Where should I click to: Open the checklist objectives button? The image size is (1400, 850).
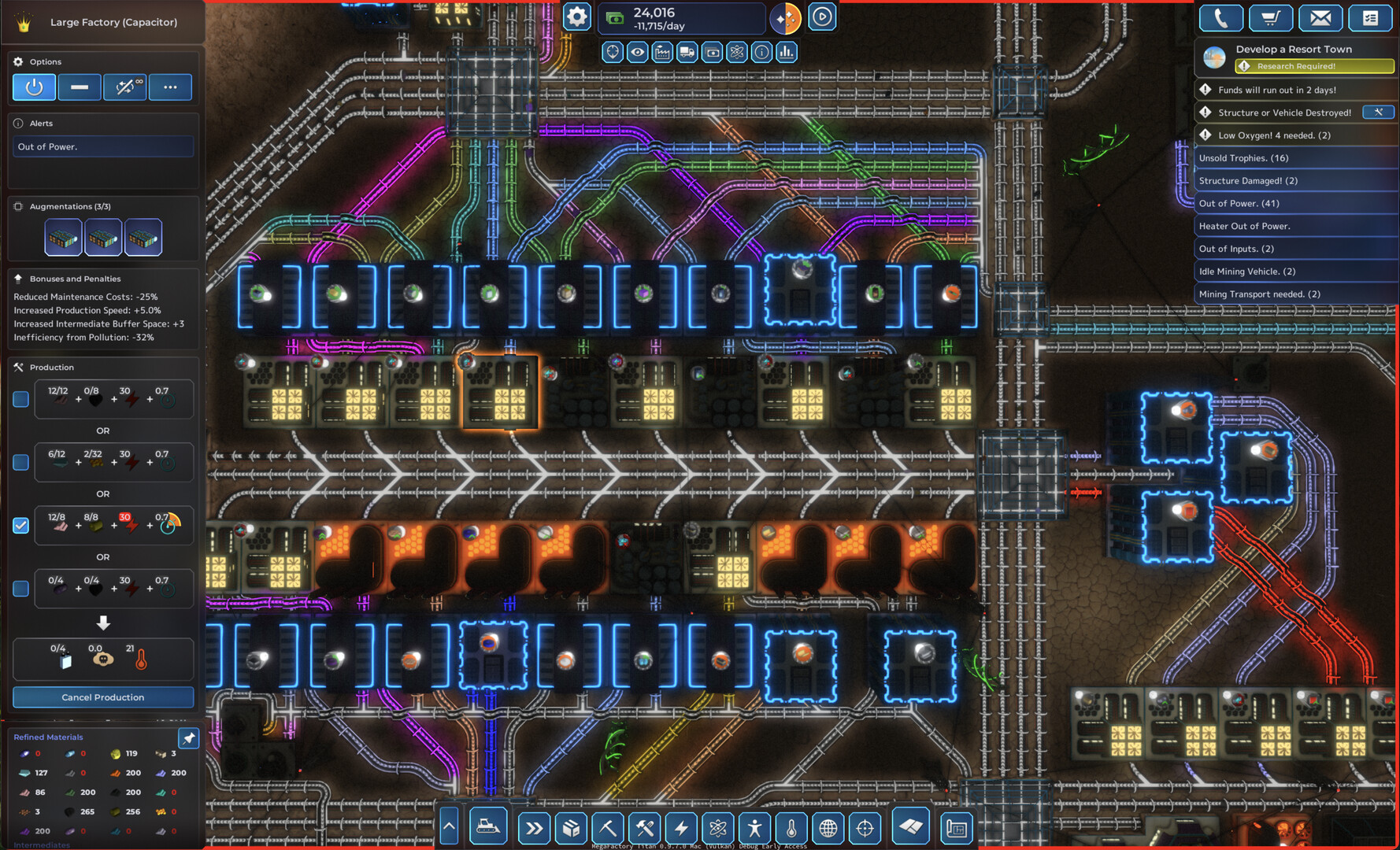[1370, 18]
